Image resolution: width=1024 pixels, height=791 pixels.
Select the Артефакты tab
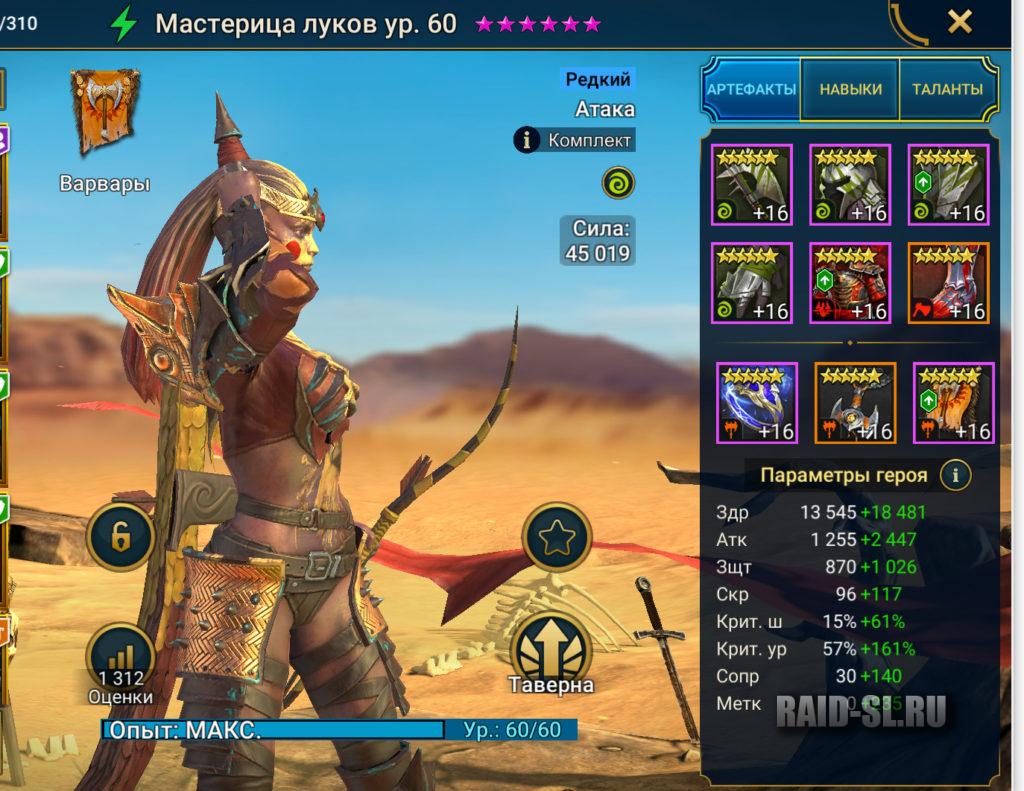coord(752,89)
